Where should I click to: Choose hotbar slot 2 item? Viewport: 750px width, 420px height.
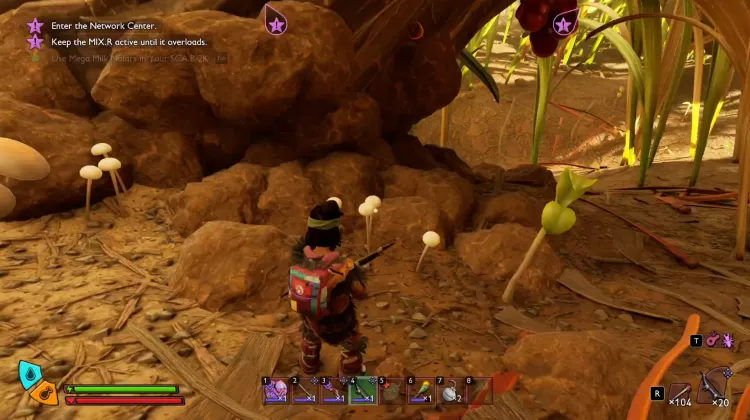click(304, 390)
